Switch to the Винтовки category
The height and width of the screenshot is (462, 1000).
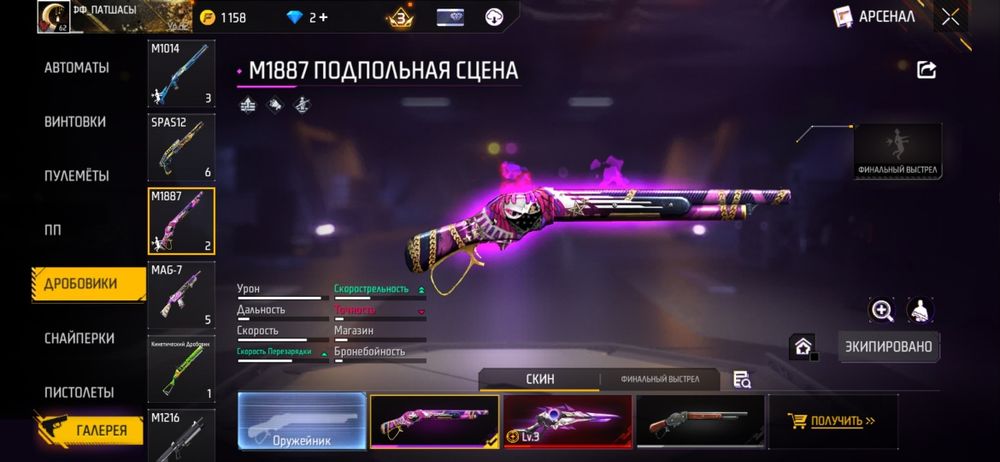point(75,122)
